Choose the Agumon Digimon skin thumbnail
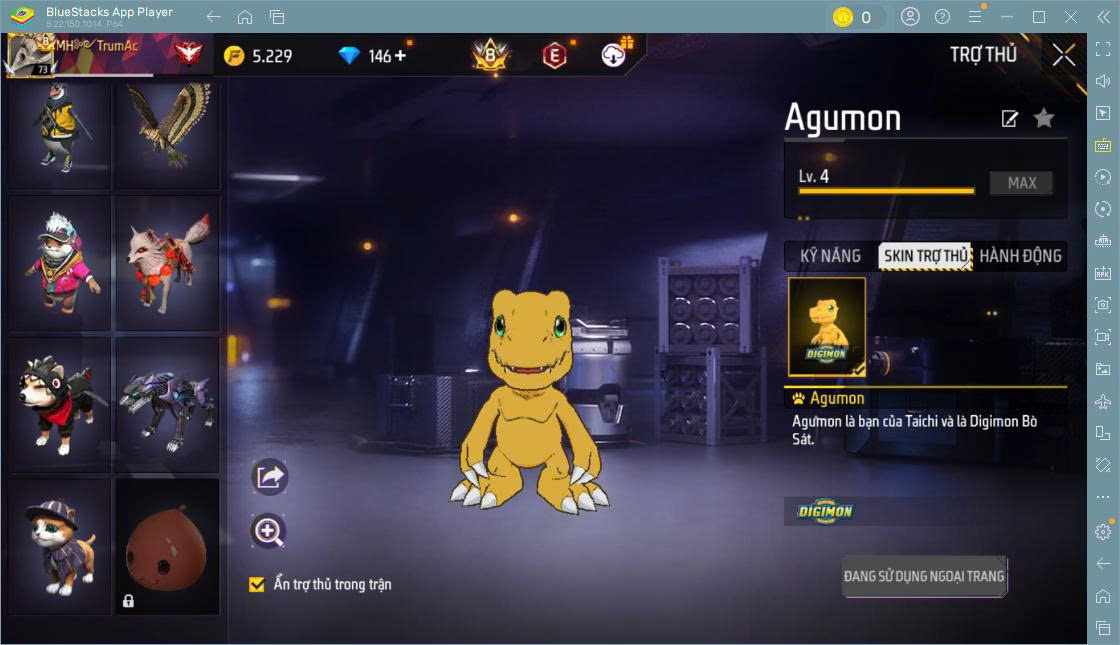 coord(827,327)
